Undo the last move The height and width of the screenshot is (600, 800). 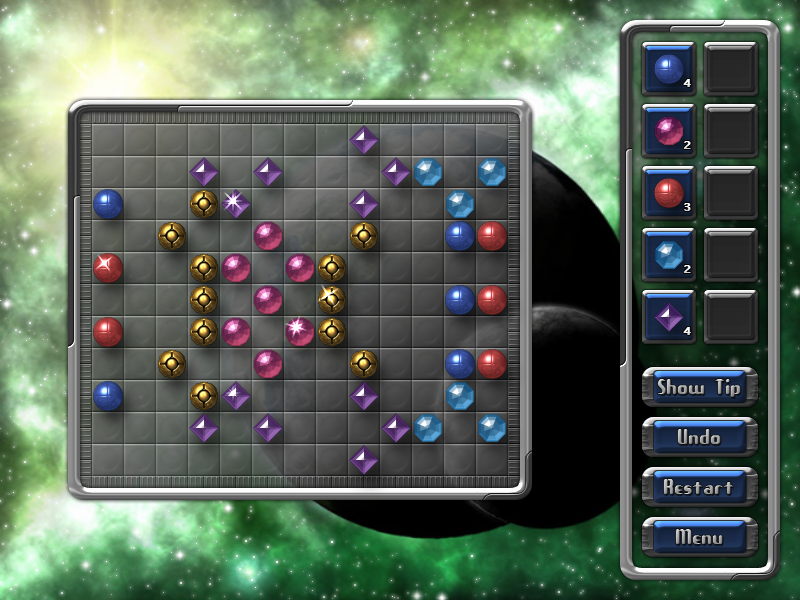(699, 437)
